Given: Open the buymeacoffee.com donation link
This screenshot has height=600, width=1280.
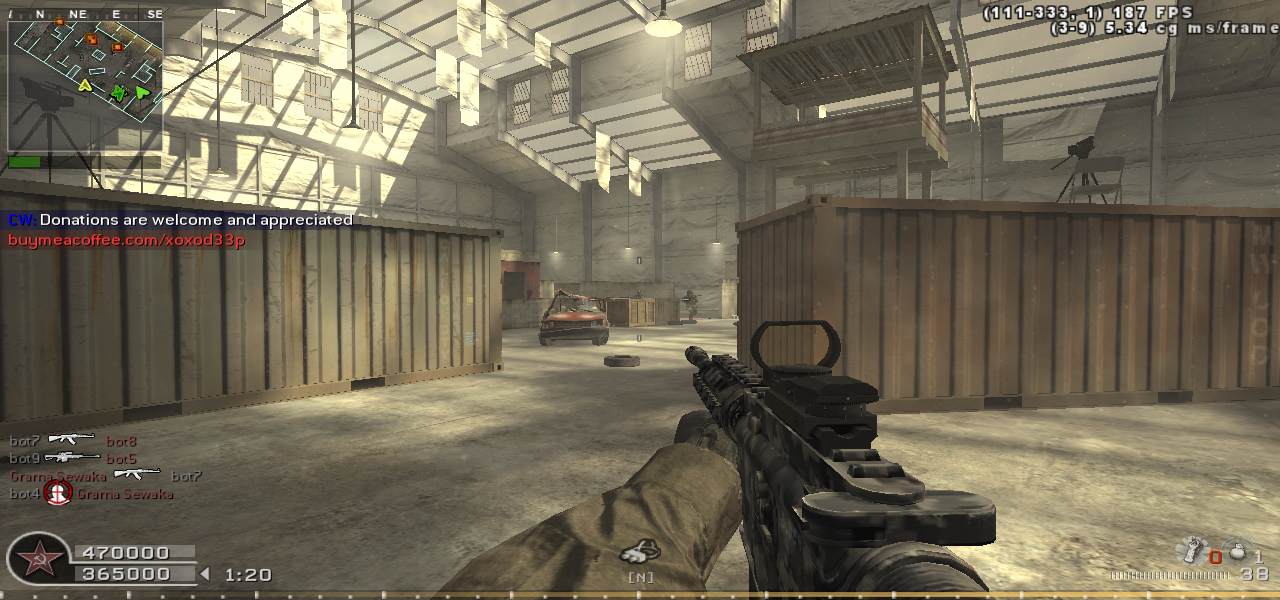Looking at the screenshot, I should 127,240.
